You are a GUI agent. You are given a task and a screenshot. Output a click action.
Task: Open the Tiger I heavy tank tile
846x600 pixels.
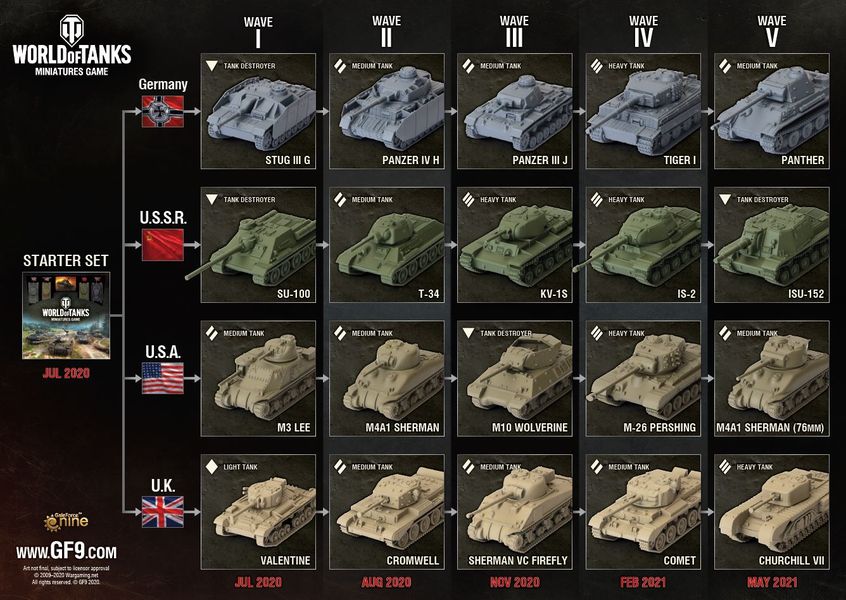[643, 111]
